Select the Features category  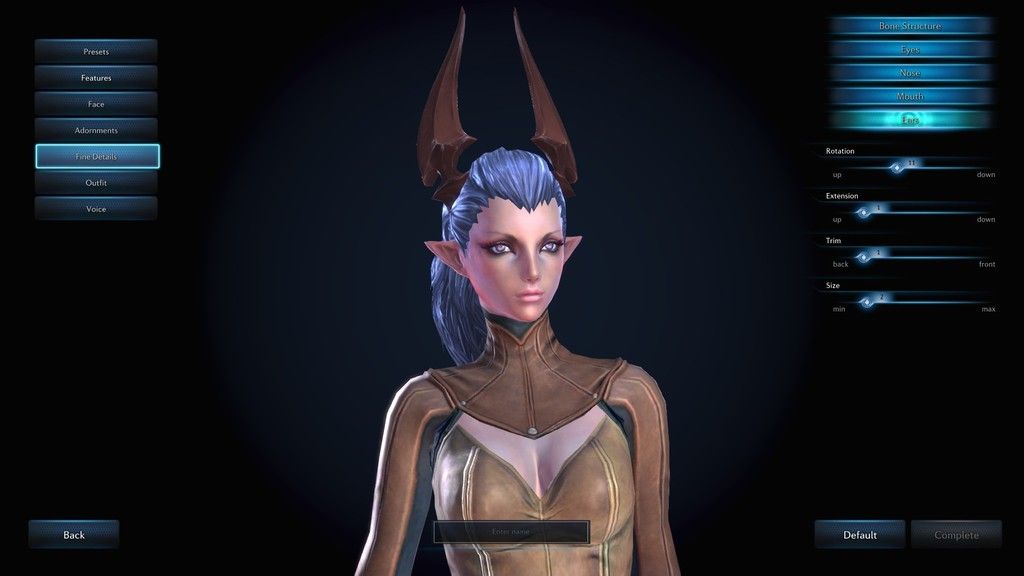click(x=96, y=77)
